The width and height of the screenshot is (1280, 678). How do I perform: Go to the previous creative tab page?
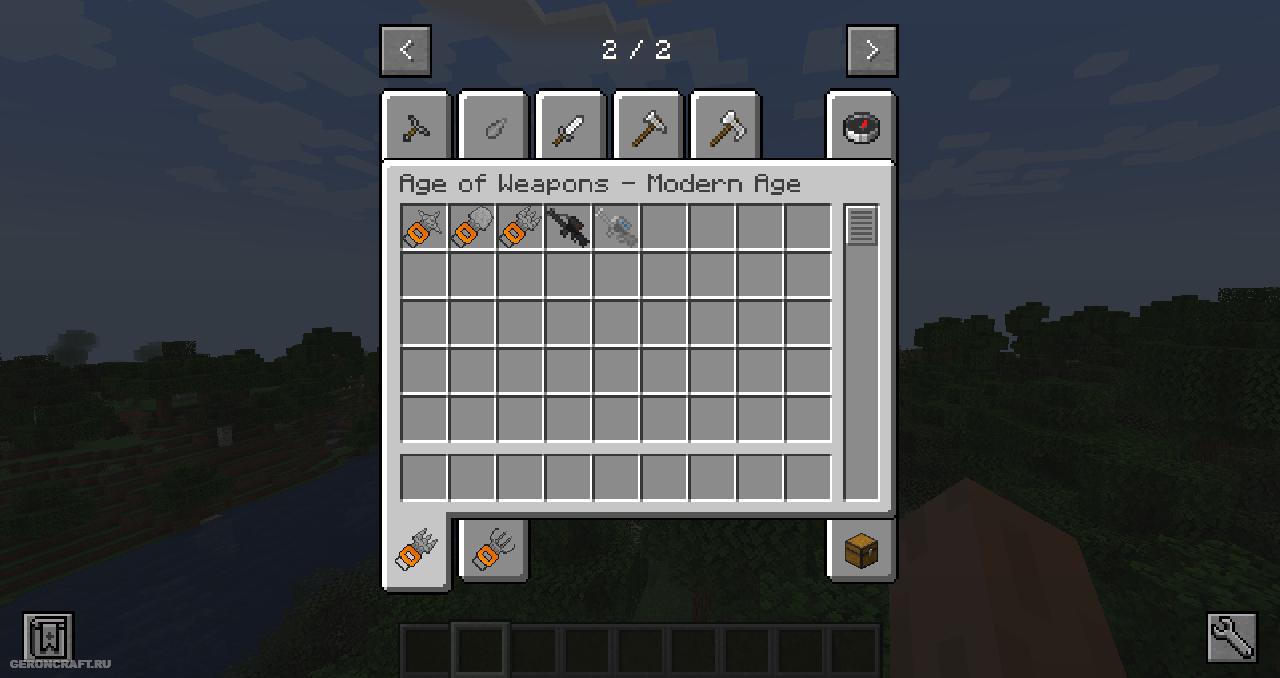point(406,51)
